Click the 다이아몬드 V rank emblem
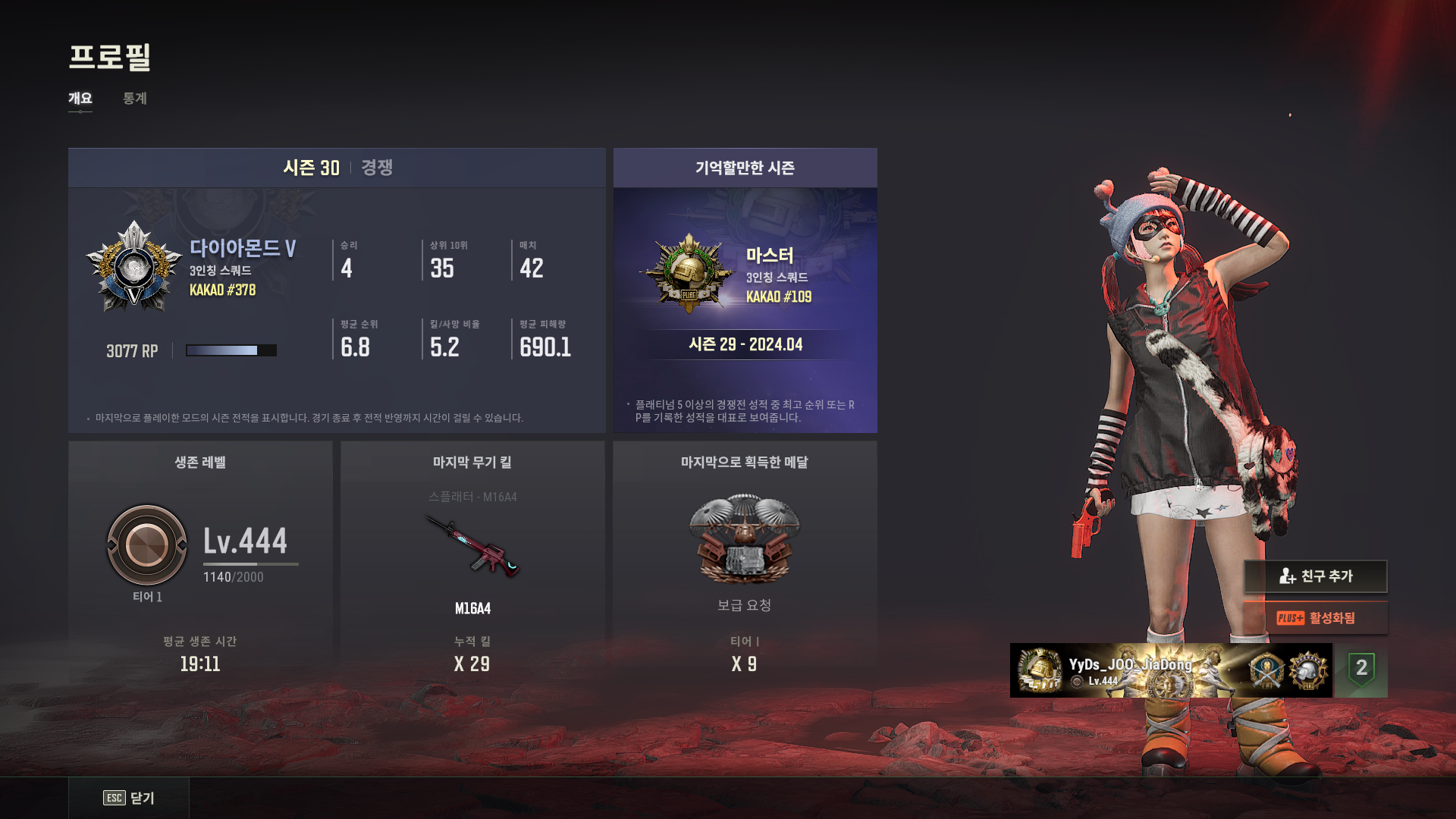 tap(134, 268)
